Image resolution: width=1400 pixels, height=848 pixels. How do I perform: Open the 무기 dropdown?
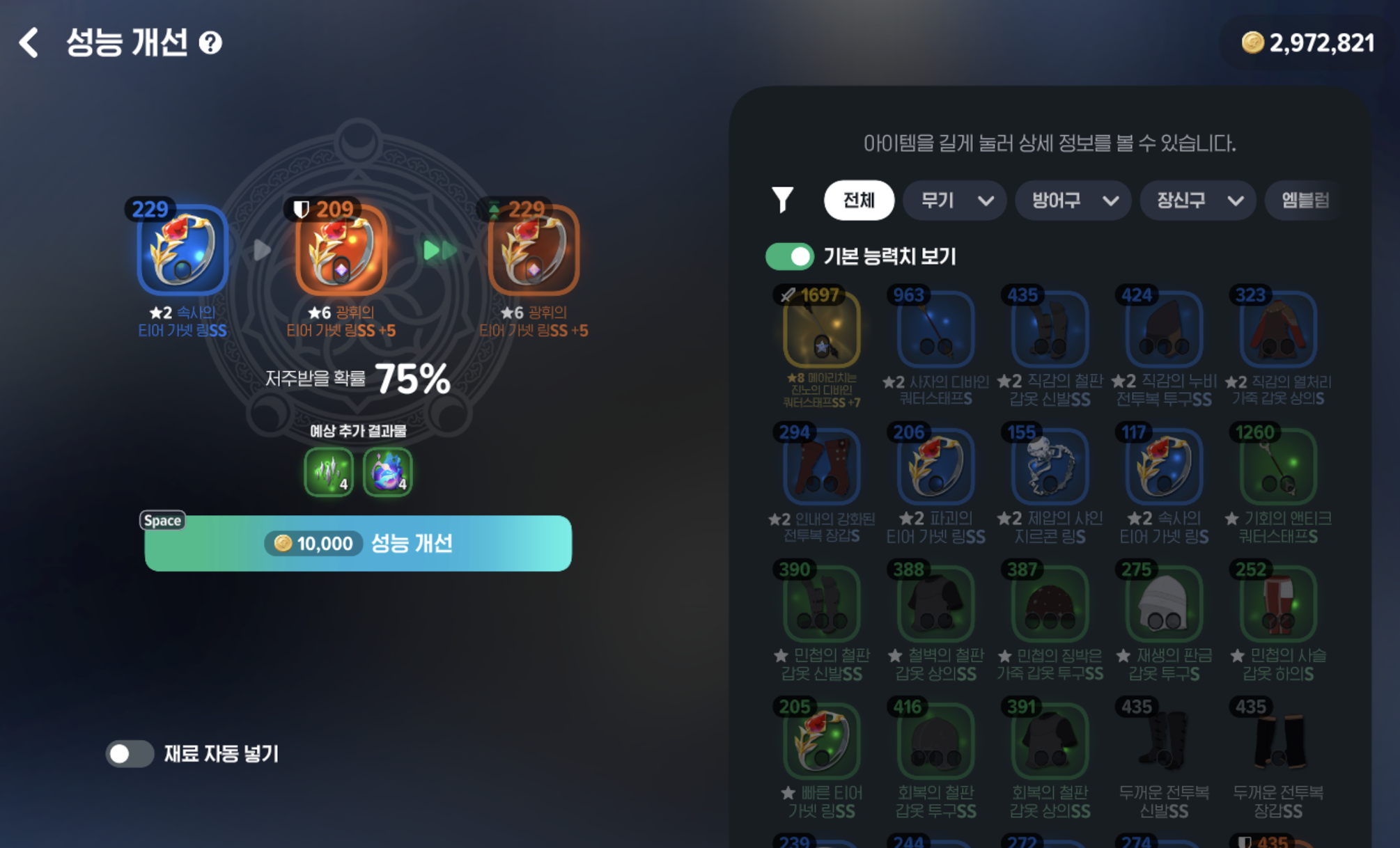pos(954,201)
